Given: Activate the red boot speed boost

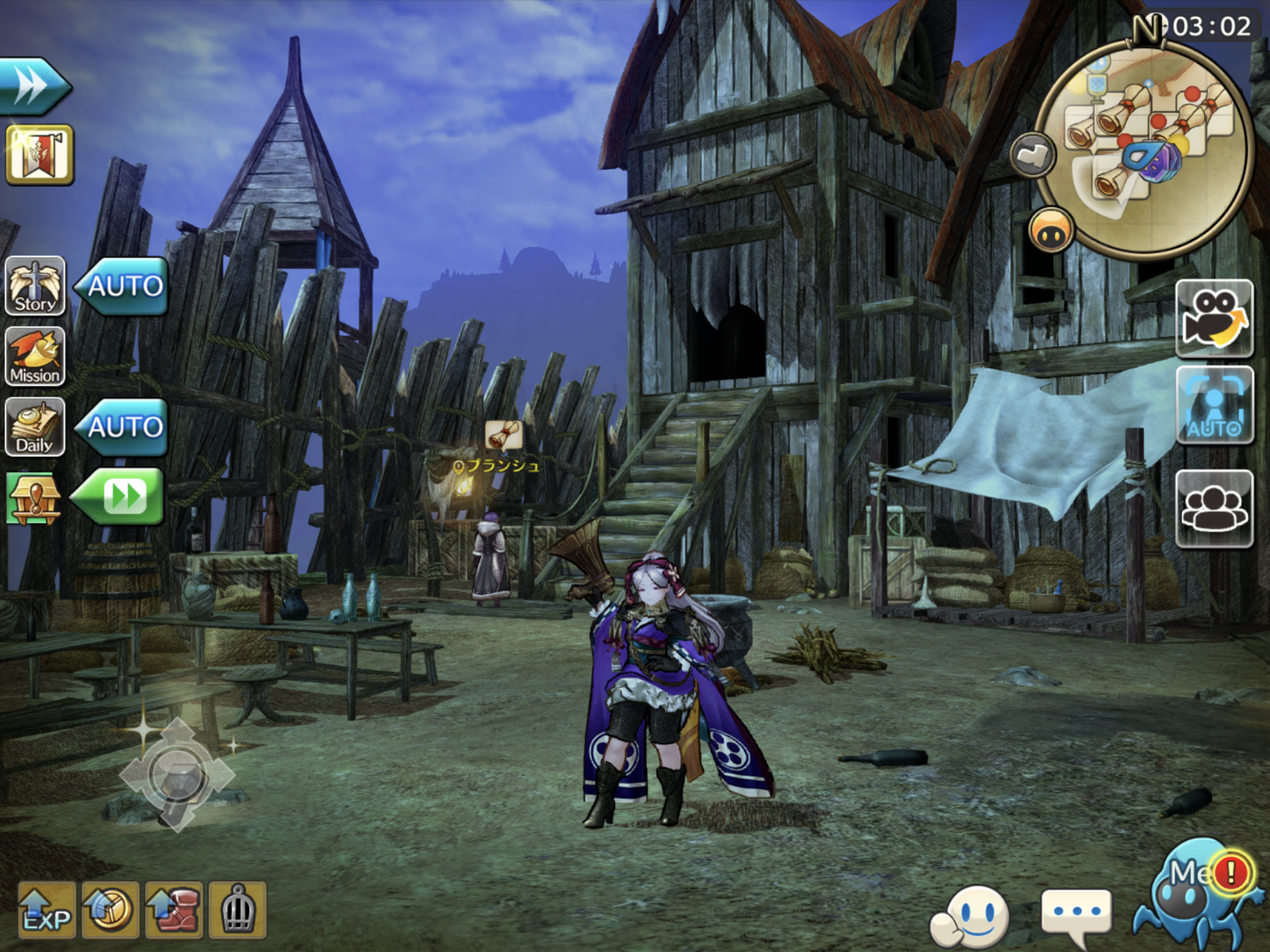Looking at the screenshot, I should 174,911.
